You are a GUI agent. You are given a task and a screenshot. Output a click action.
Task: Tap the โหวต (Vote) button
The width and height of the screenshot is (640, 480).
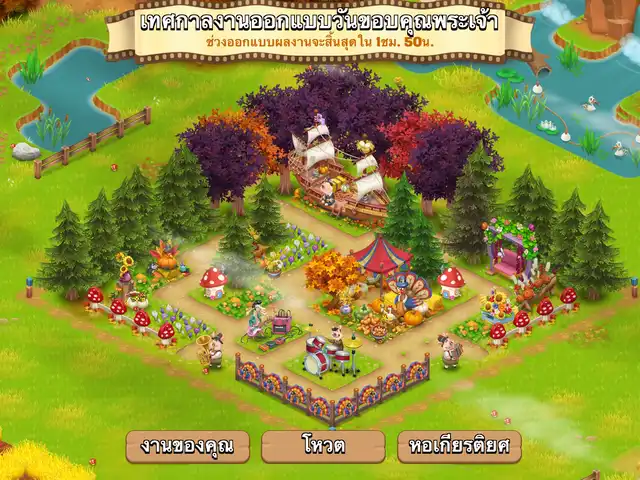pyautogui.click(x=322, y=446)
